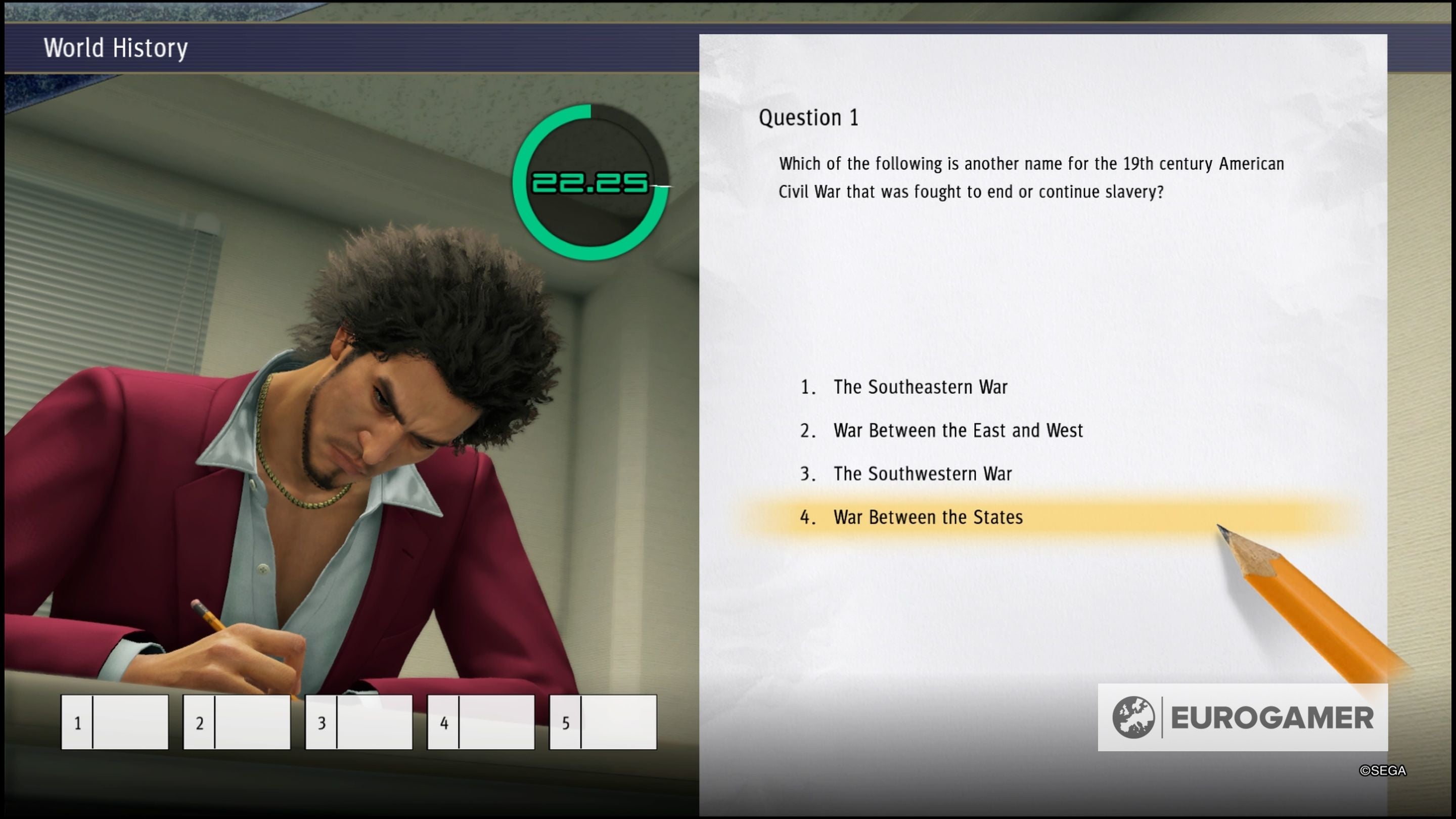The width and height of the screenshot is (1456, 819).
Task: Open answer slot 5 at the bottom
Action: 603,723
